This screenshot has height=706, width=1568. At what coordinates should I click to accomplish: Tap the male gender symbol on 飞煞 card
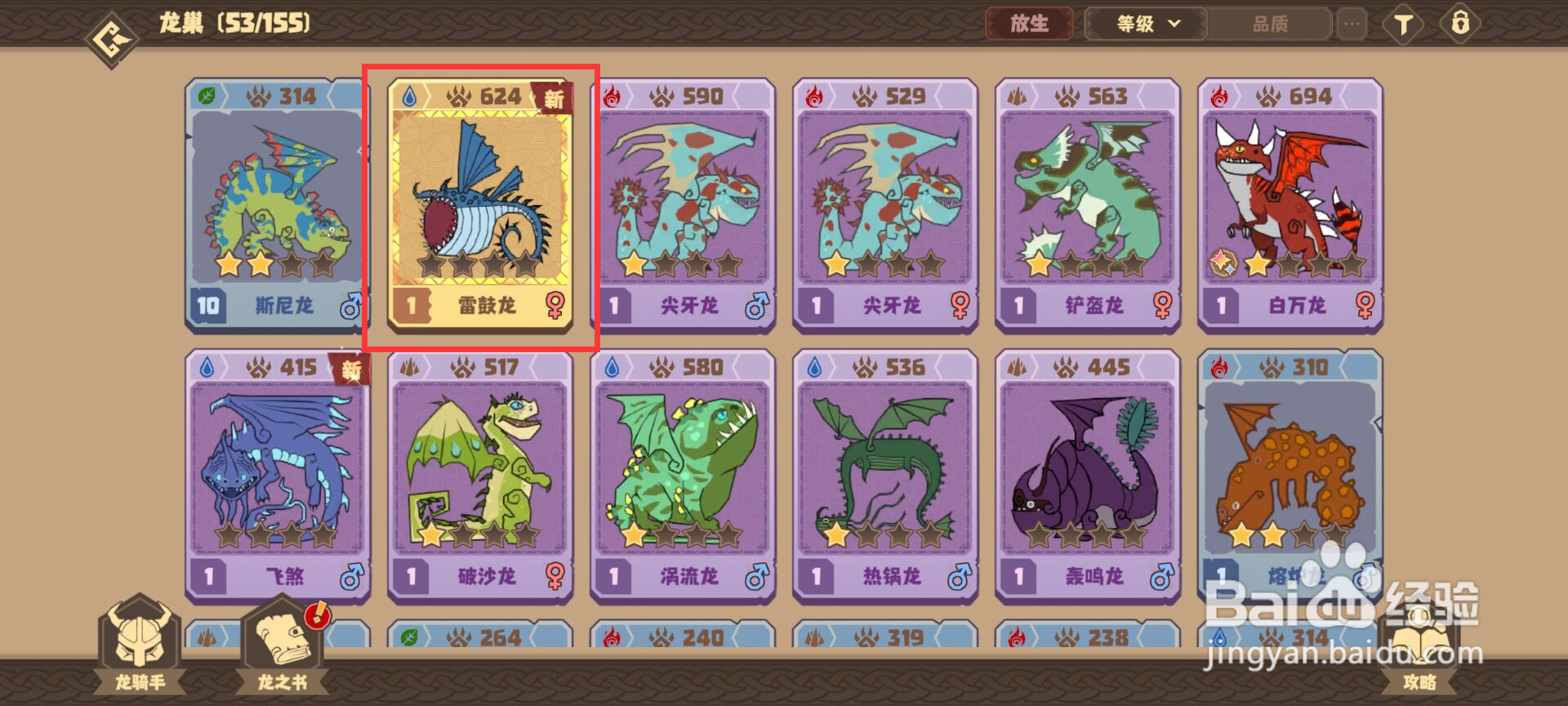[x=352, y=578]
